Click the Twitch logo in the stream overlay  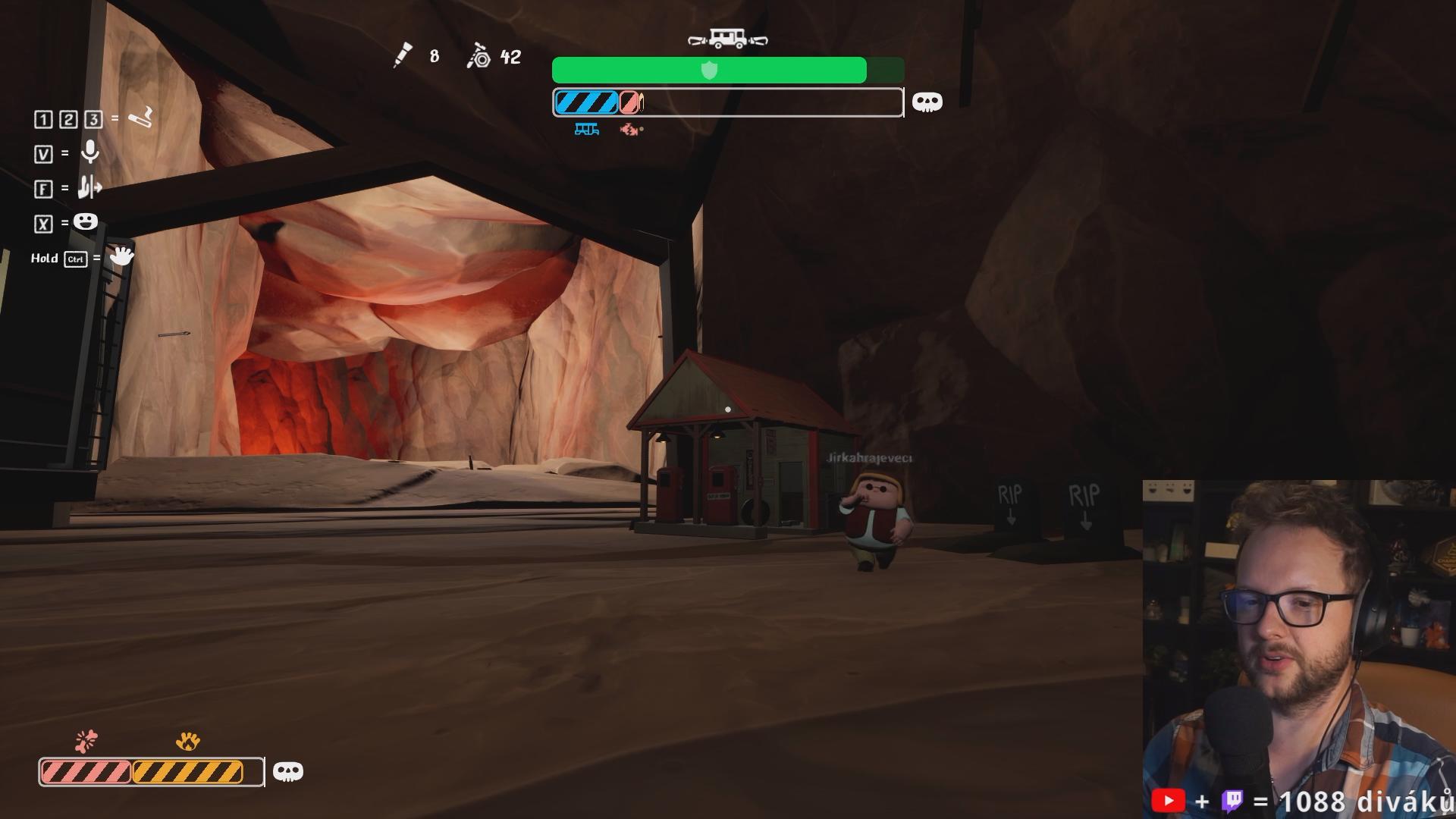[1233, 801]
